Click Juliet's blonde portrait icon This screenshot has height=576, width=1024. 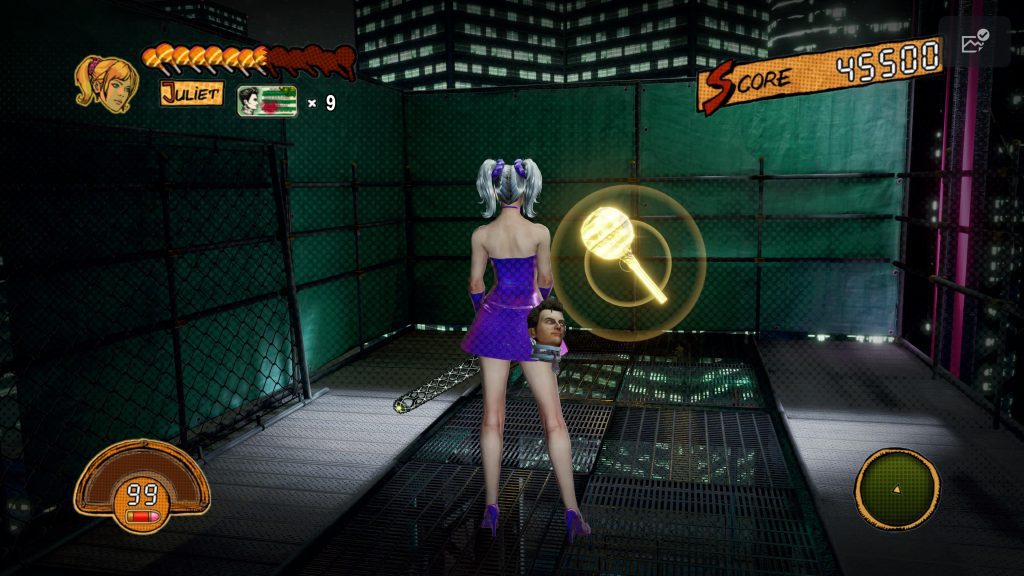click(x=105, y=83)
